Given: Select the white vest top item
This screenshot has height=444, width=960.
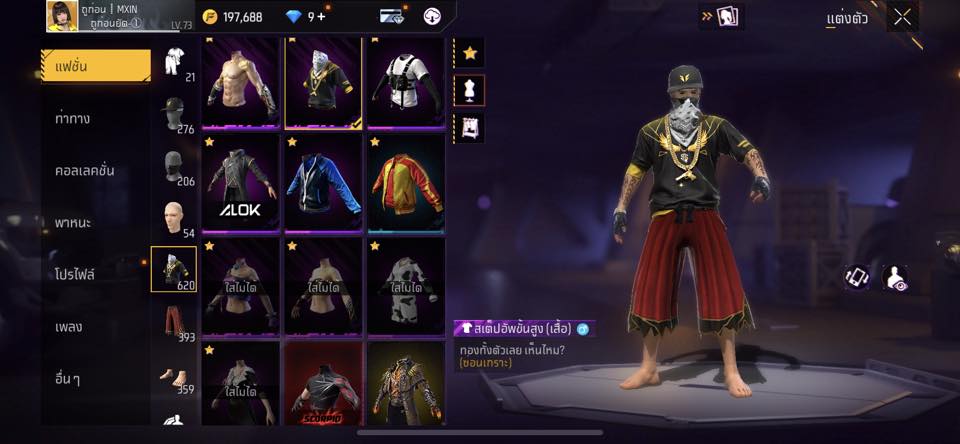Looking at the screenshot, I should (x=405, y=83).
